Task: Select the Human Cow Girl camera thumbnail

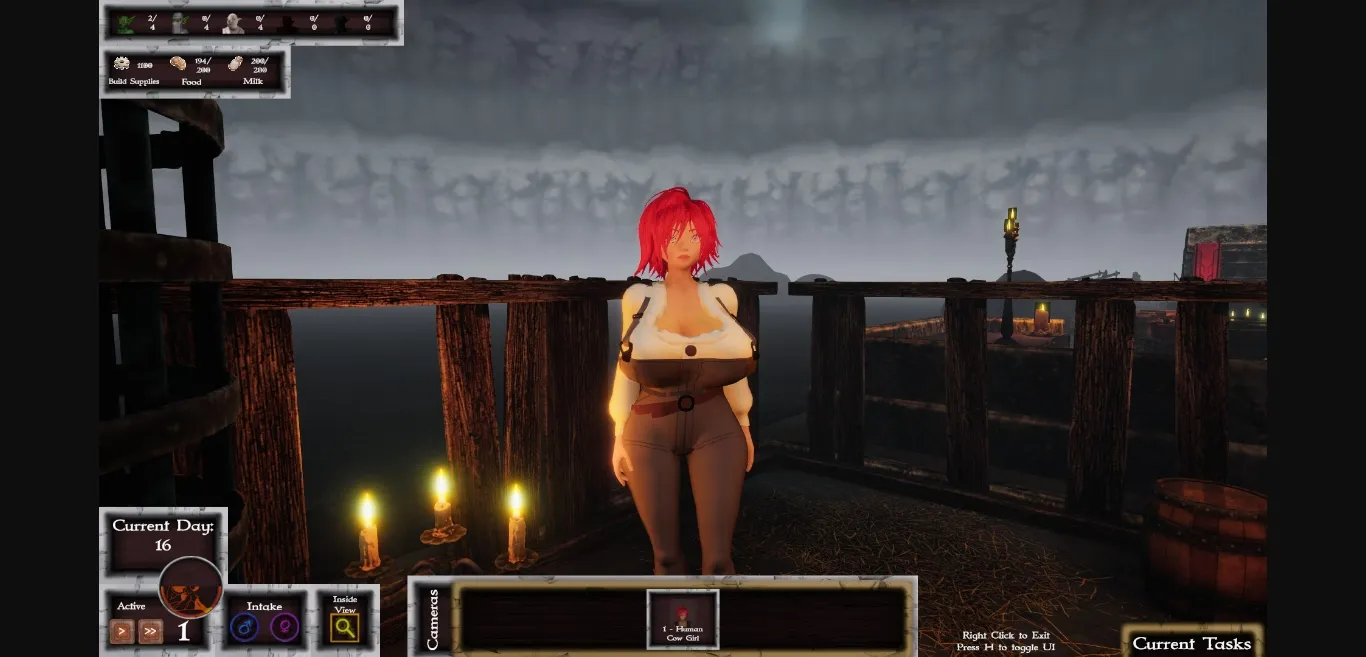Action: coord(683,619)
